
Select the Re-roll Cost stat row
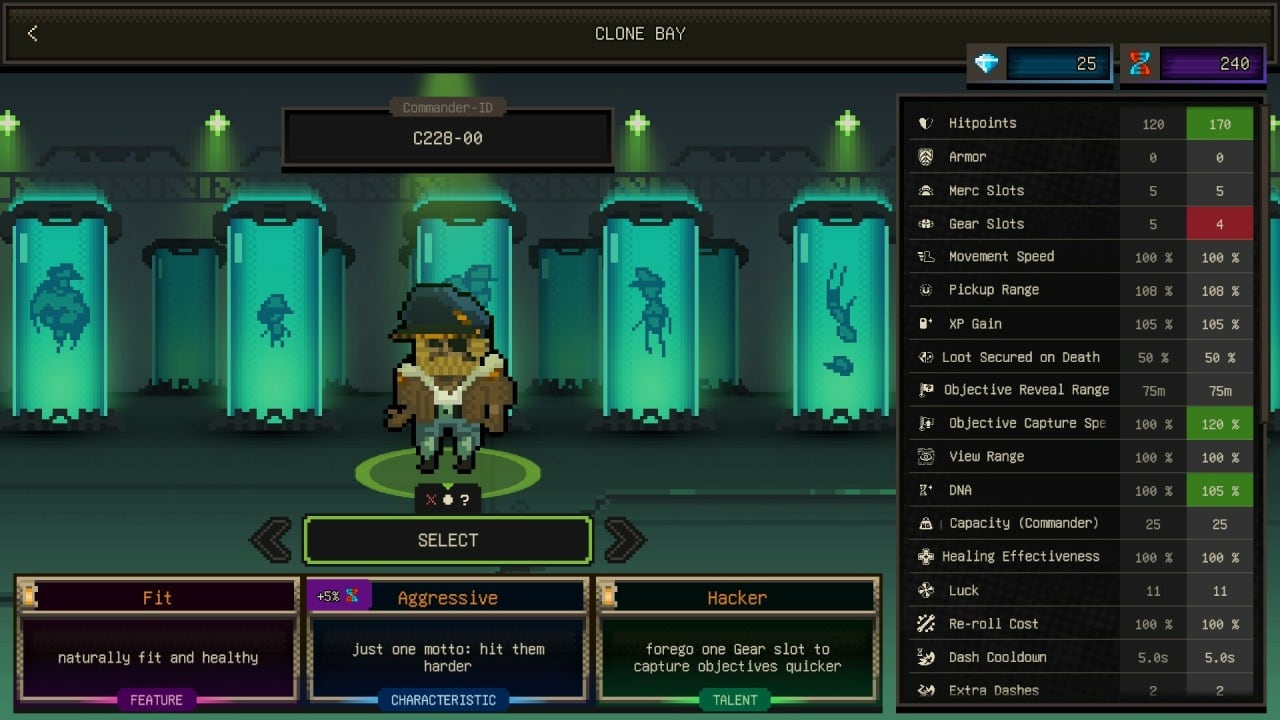click(1080, 624)
